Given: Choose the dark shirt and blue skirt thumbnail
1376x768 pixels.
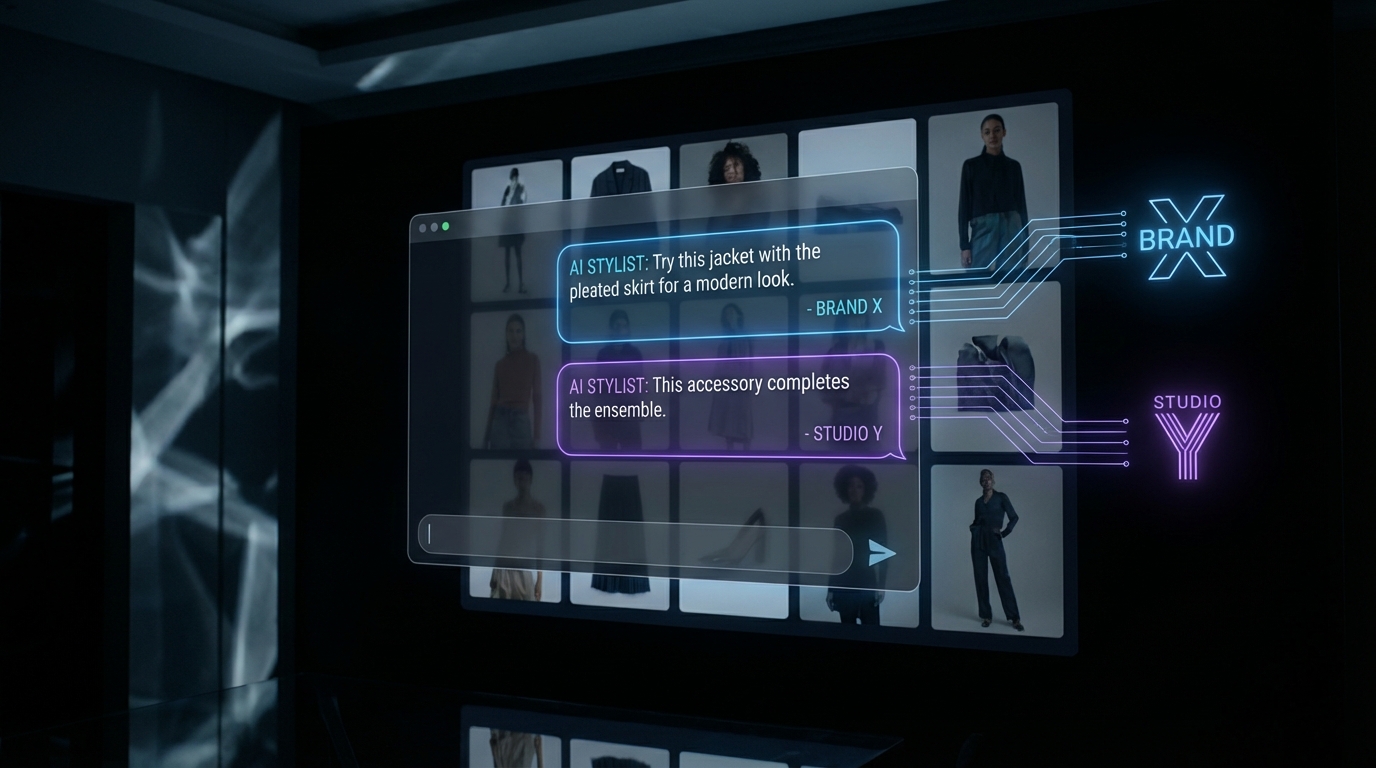Looking at the screenshot, I should pos(992,190).
